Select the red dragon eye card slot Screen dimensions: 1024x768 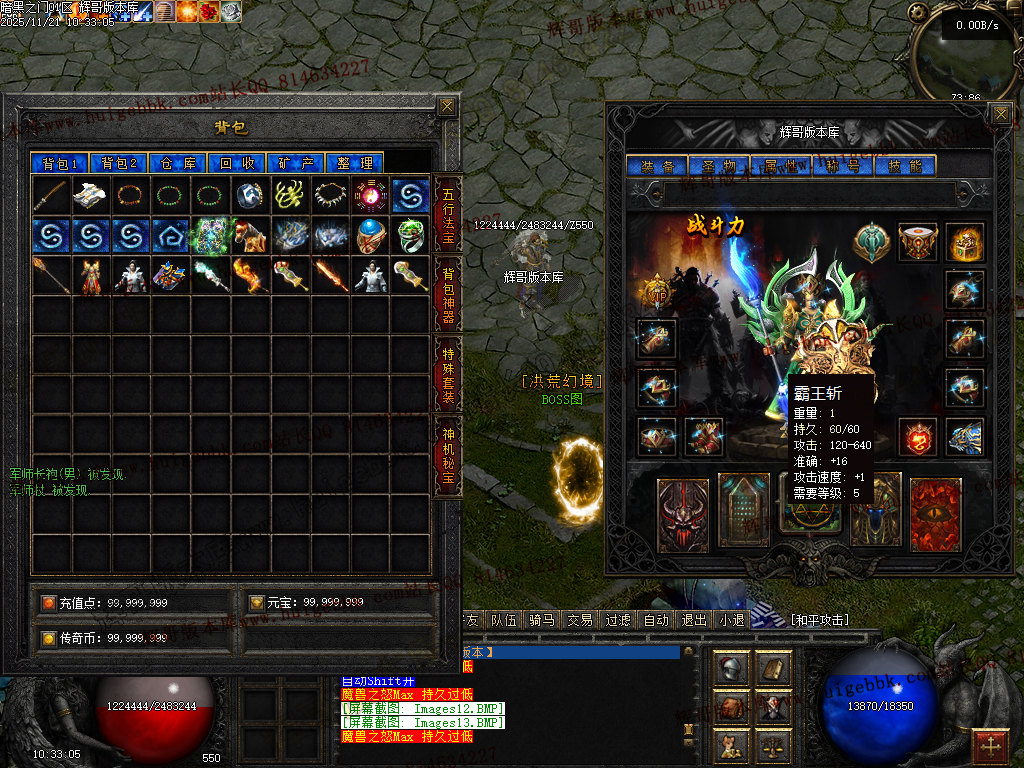pyautogui.click(x=935, y=515)
